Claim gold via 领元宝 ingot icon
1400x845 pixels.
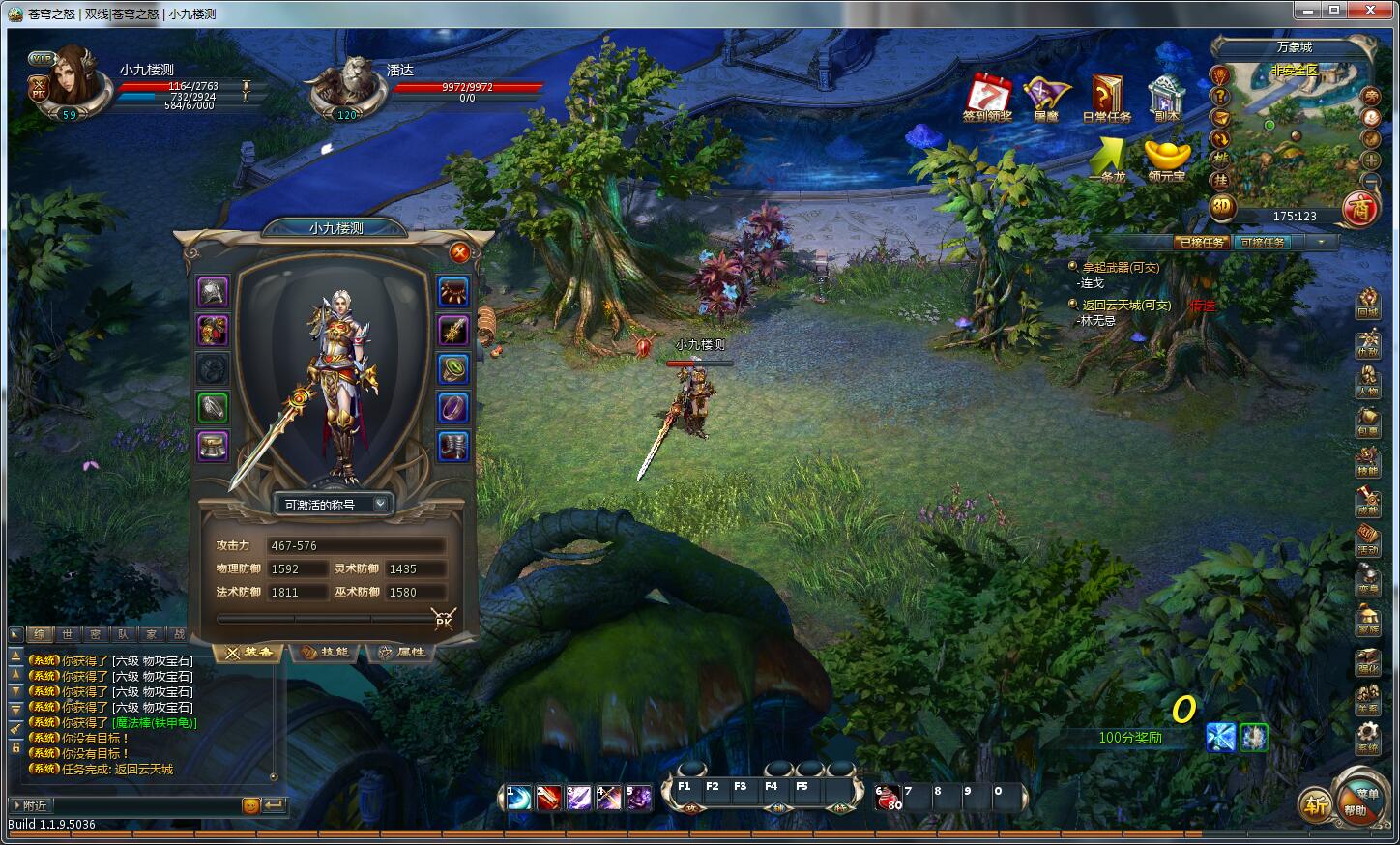tap(1167, 159)
